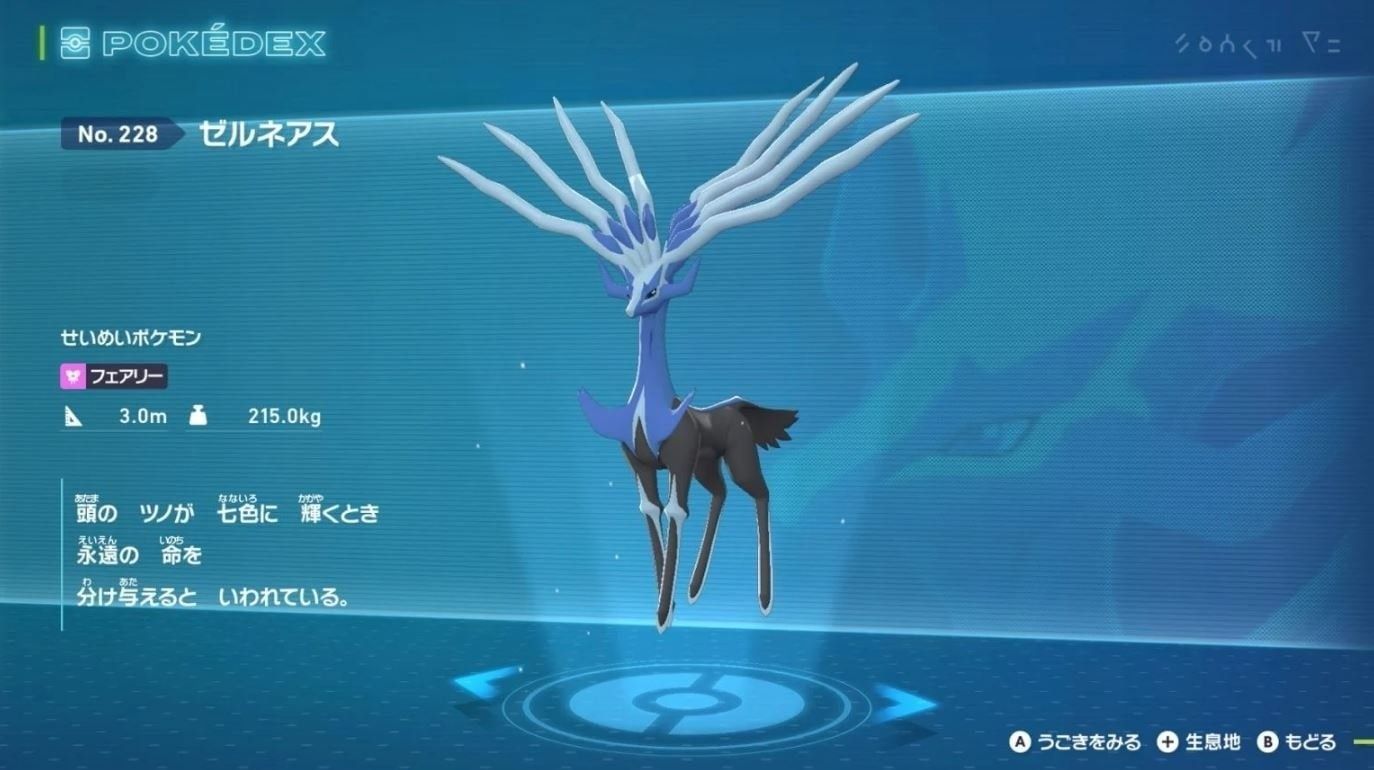Open せいめいポケモン category label
This screenshot has height=770, width=1374.
(132, 337)
